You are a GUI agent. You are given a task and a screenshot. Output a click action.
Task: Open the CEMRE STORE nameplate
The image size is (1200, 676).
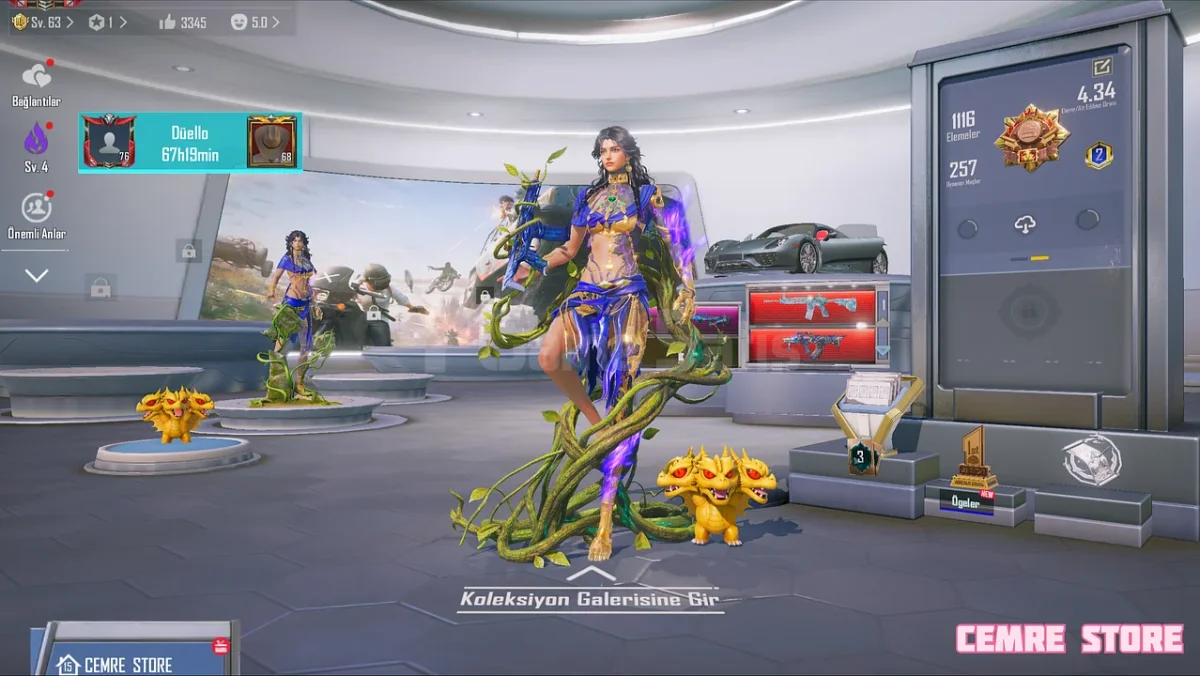point(128,663)
